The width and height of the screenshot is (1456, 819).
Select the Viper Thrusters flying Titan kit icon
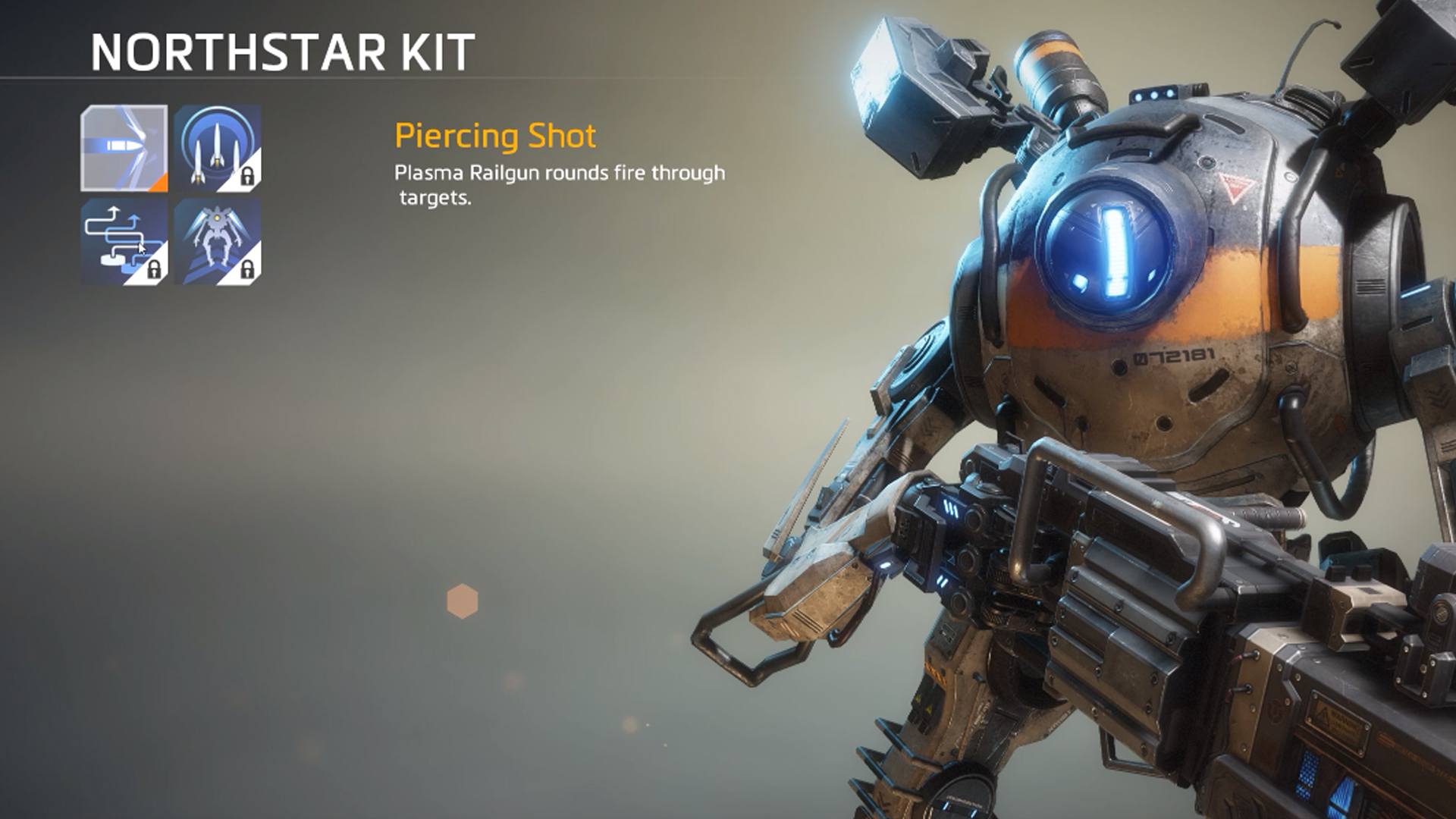pos(218,243)
